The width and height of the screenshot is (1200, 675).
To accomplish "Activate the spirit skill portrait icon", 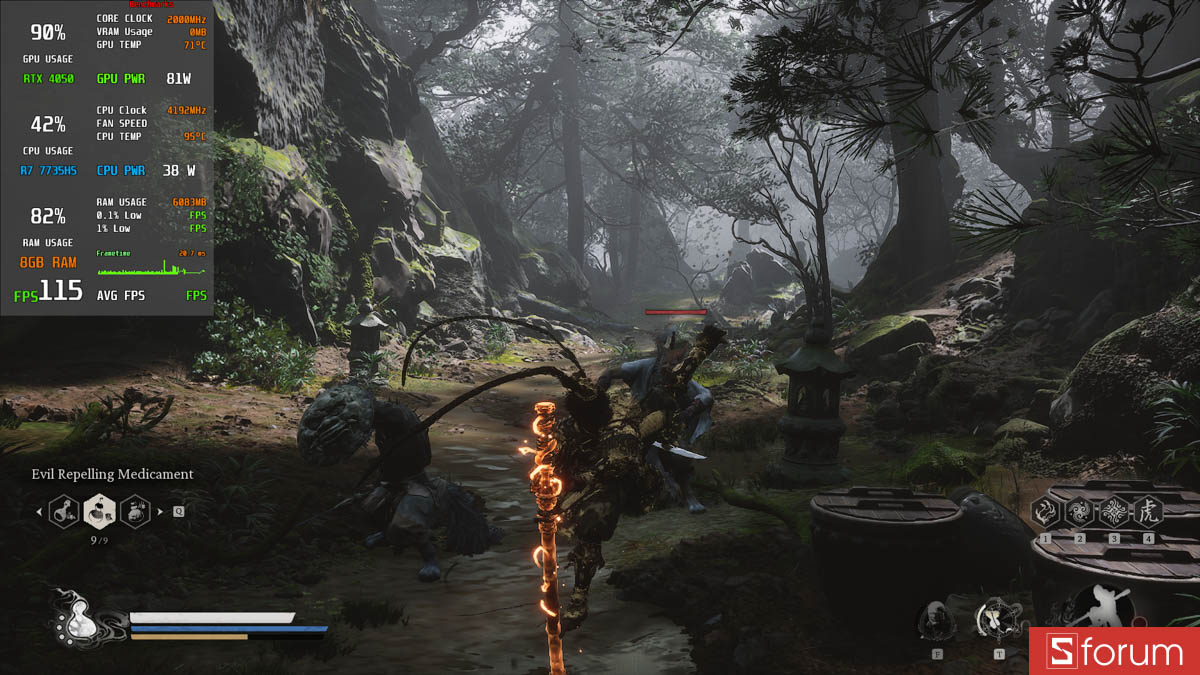I will click(x=936, y=621).
